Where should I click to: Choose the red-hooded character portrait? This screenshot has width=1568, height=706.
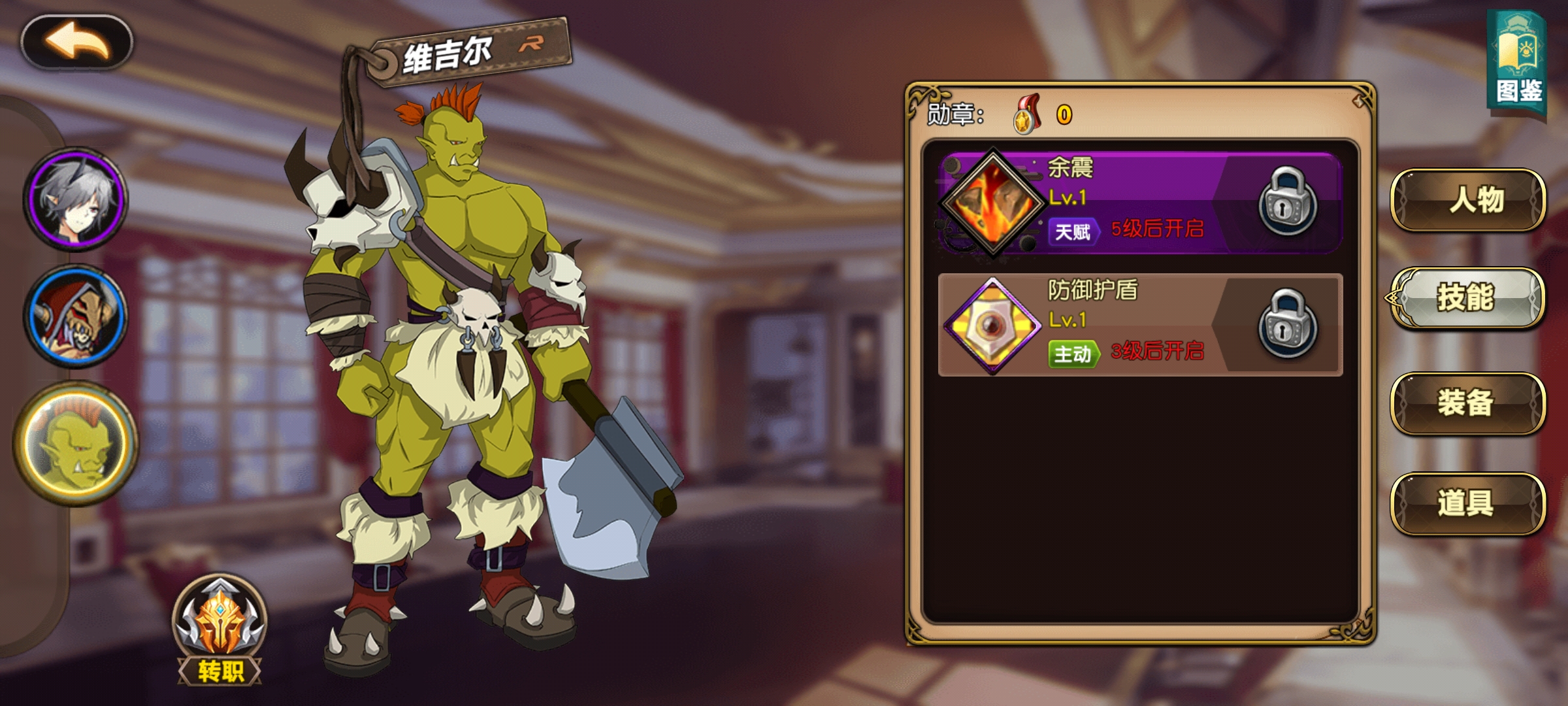(x=76, y=316)
